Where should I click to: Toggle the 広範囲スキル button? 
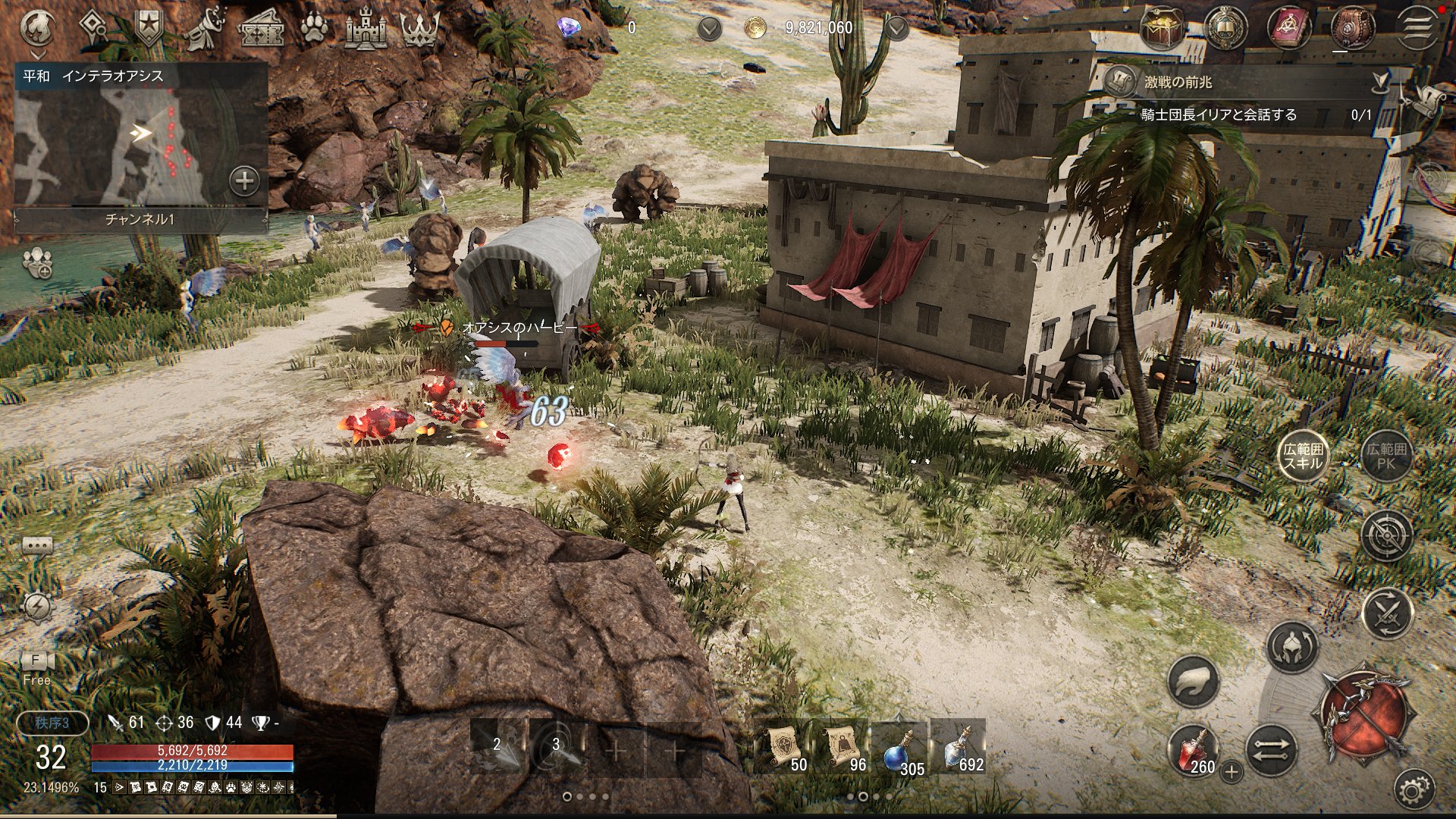[x=1303, y=456]
